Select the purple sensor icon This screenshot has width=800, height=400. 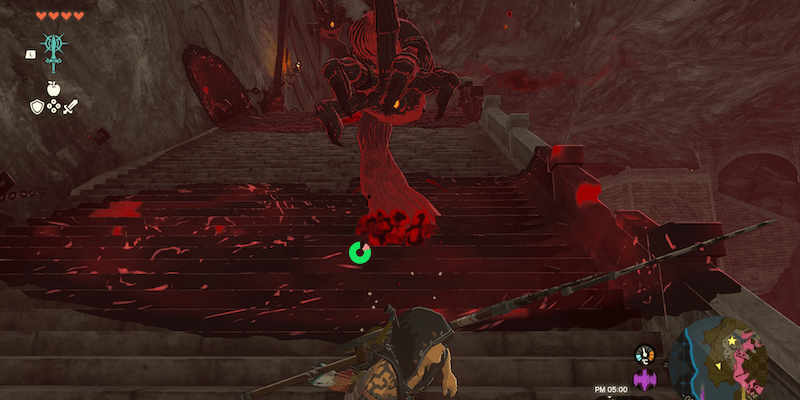pos(645,380)
